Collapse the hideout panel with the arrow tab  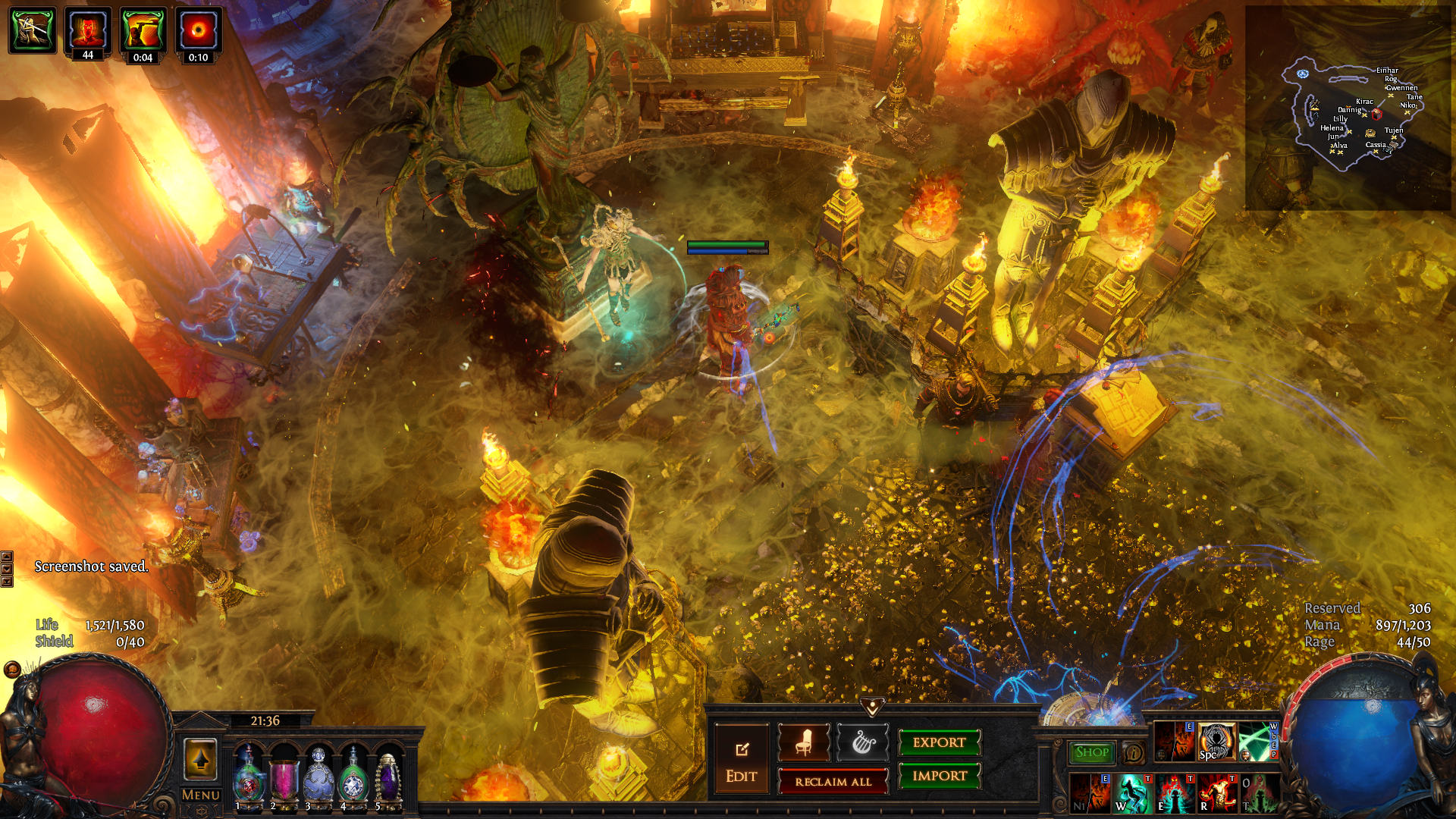point(873,708)
